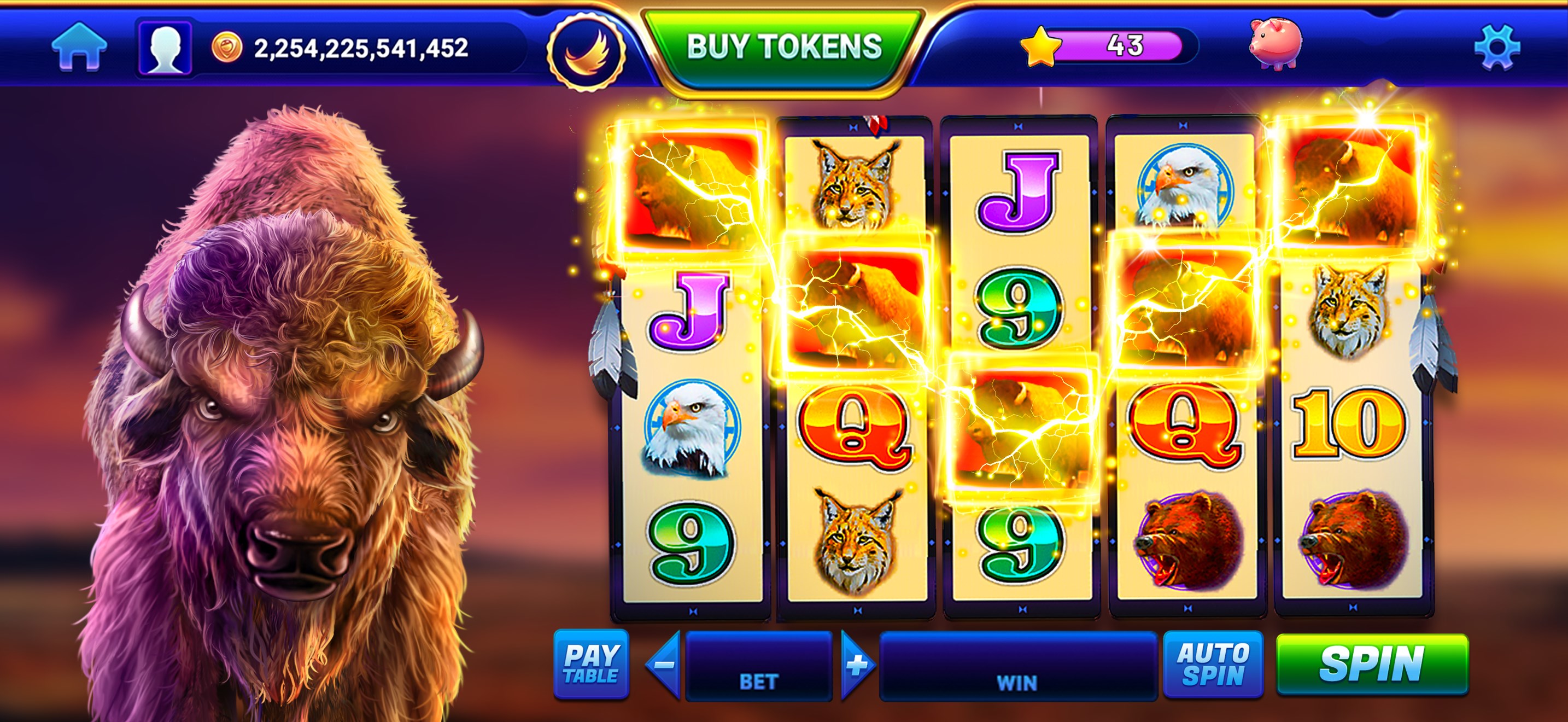The image size is (1568, 722).
Task: Open the phoenix medallion badge
Action: point(586,49)
